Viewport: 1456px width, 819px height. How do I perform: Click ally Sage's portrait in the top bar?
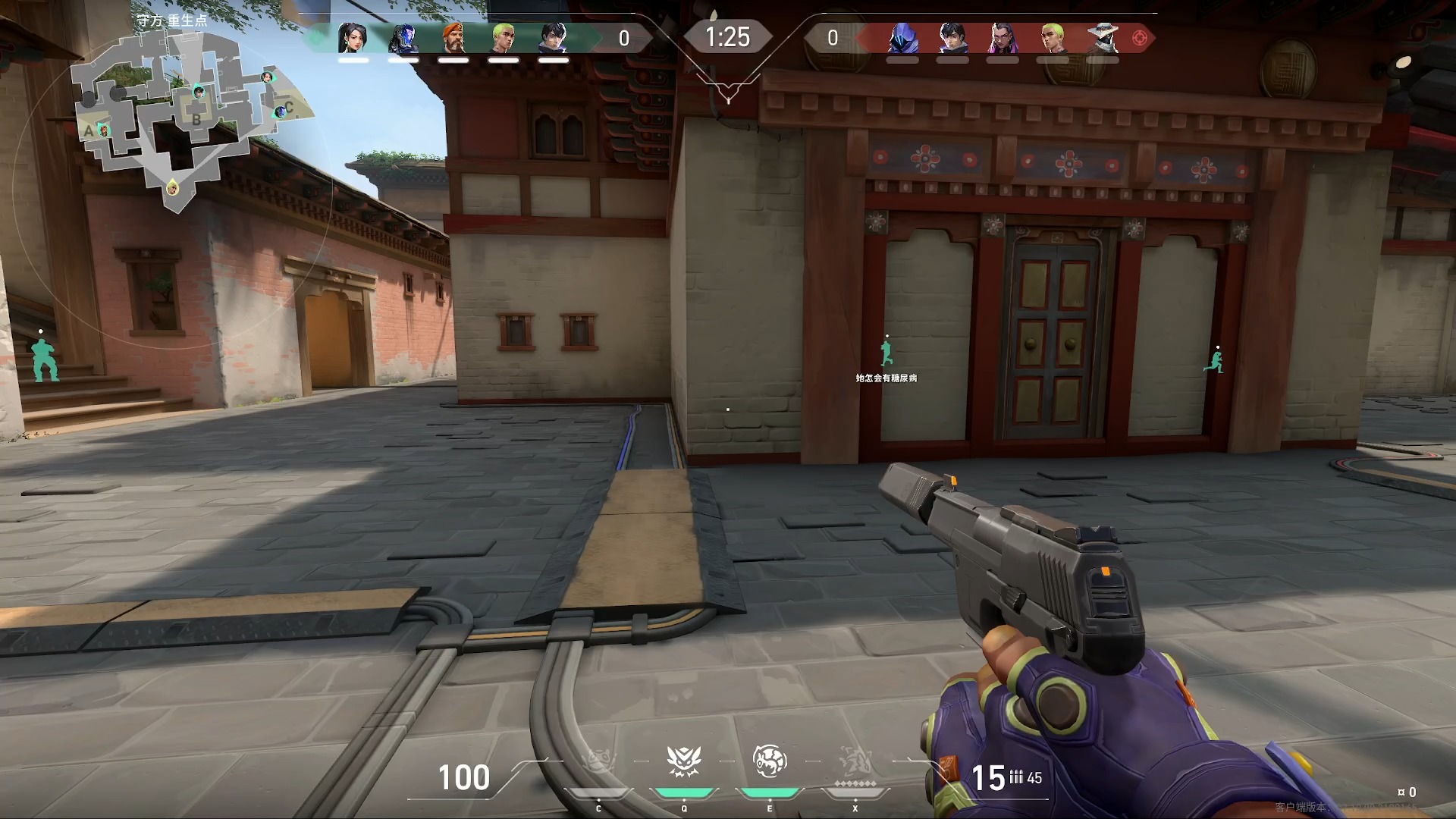(x=353, y=38)
